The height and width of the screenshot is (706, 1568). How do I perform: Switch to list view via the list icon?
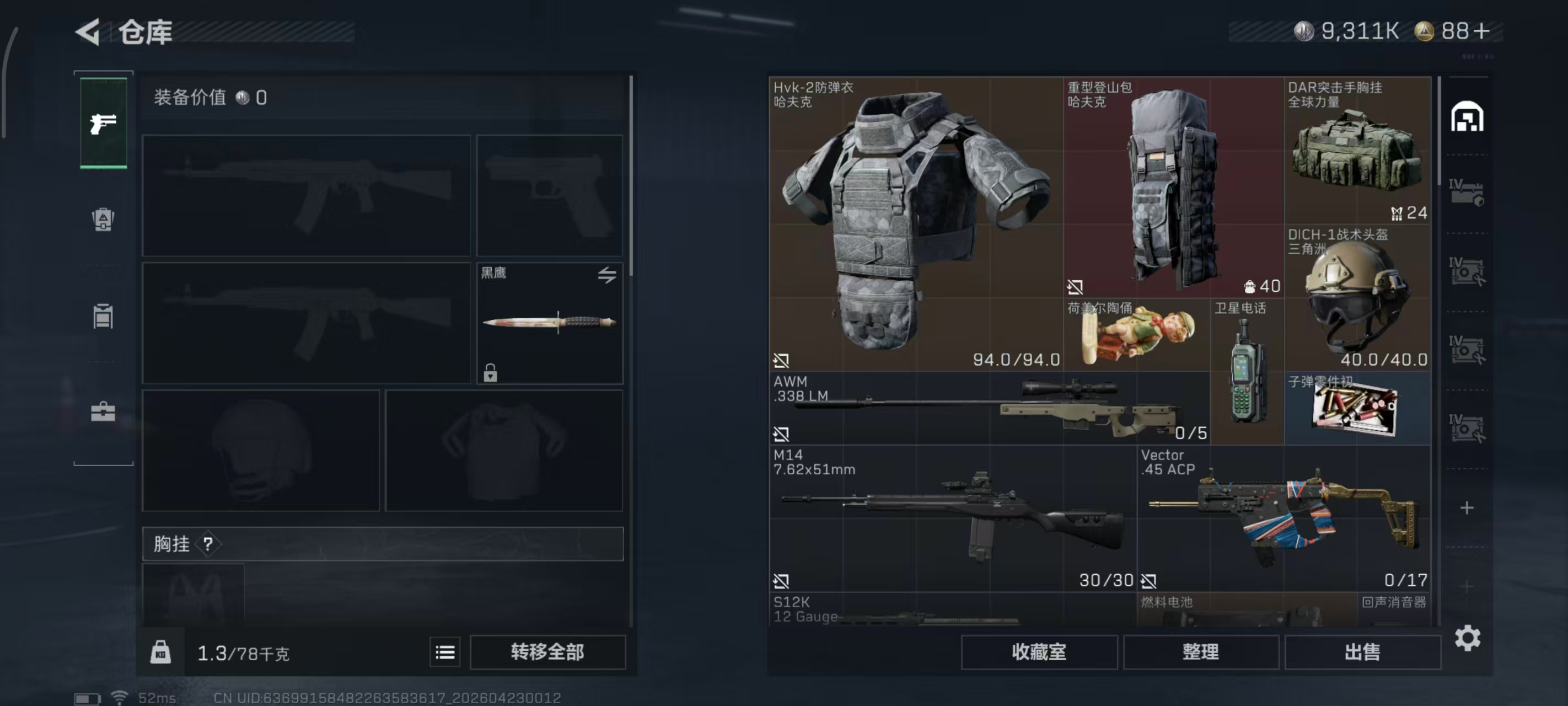(445, 652)
